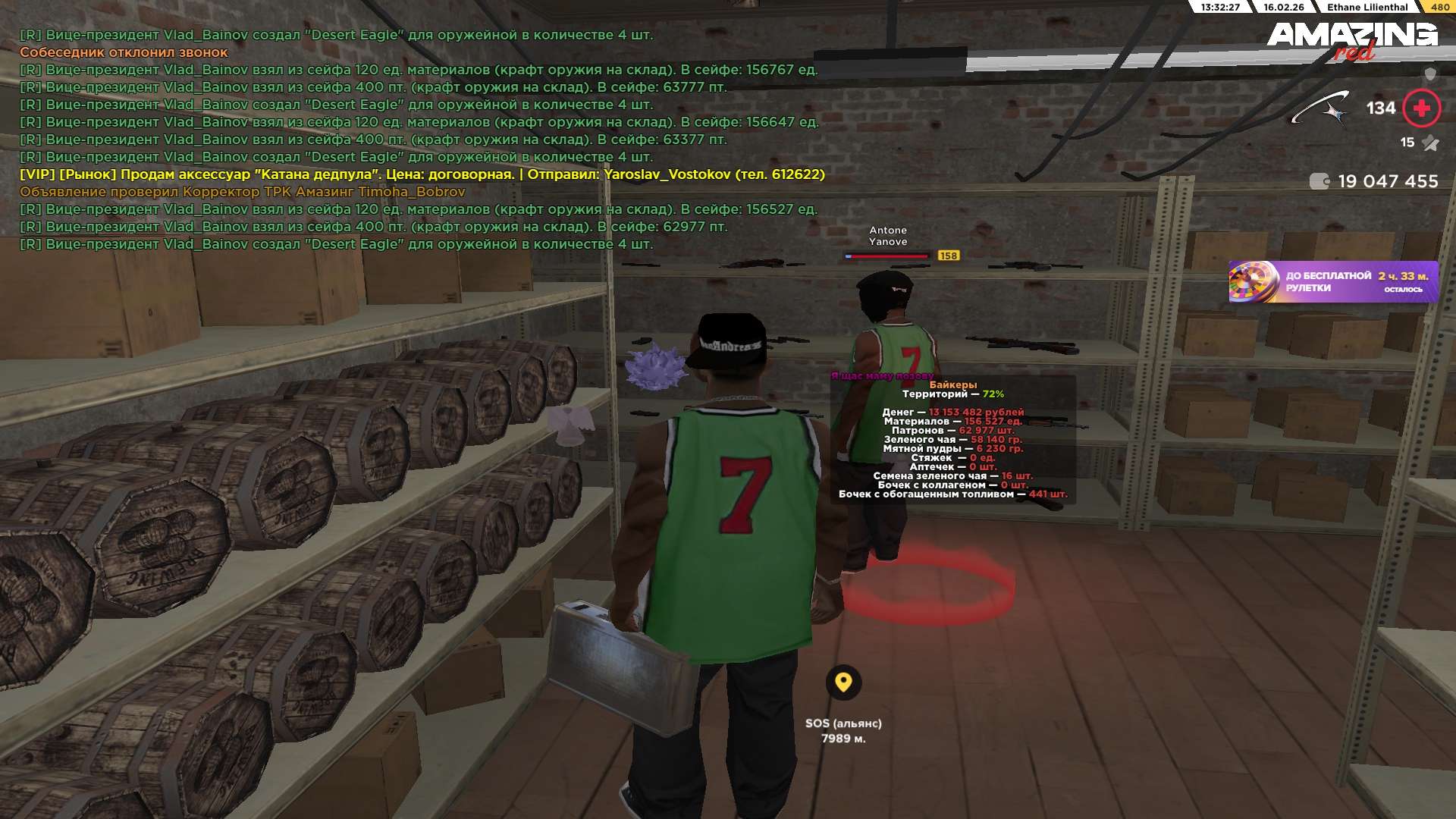This screenshot has height=819, width=1456.
Task: Click the Amazing Red server logo
Action: tap(1352, 39)
